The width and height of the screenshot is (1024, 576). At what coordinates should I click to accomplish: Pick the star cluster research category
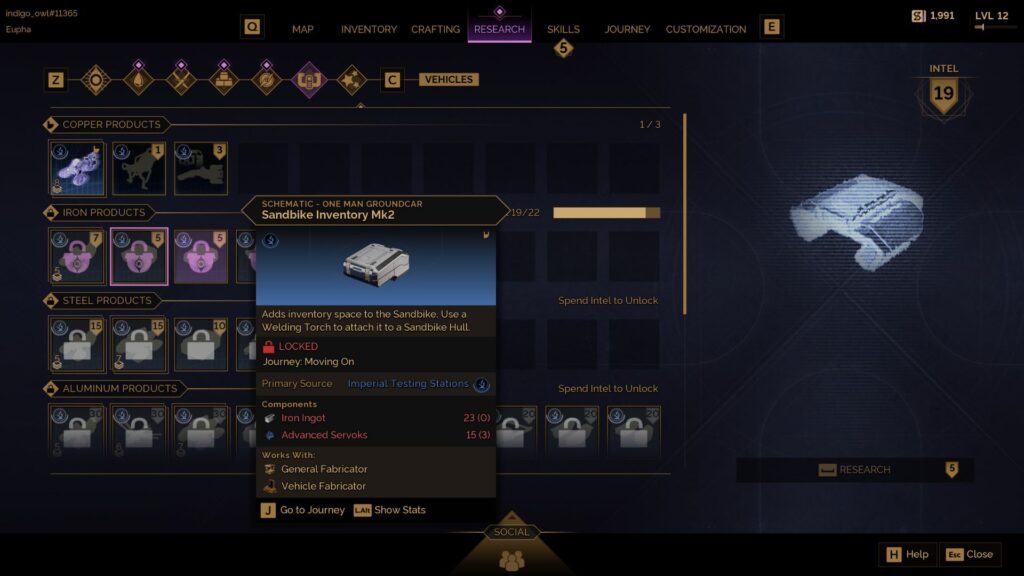click(351, 79)
